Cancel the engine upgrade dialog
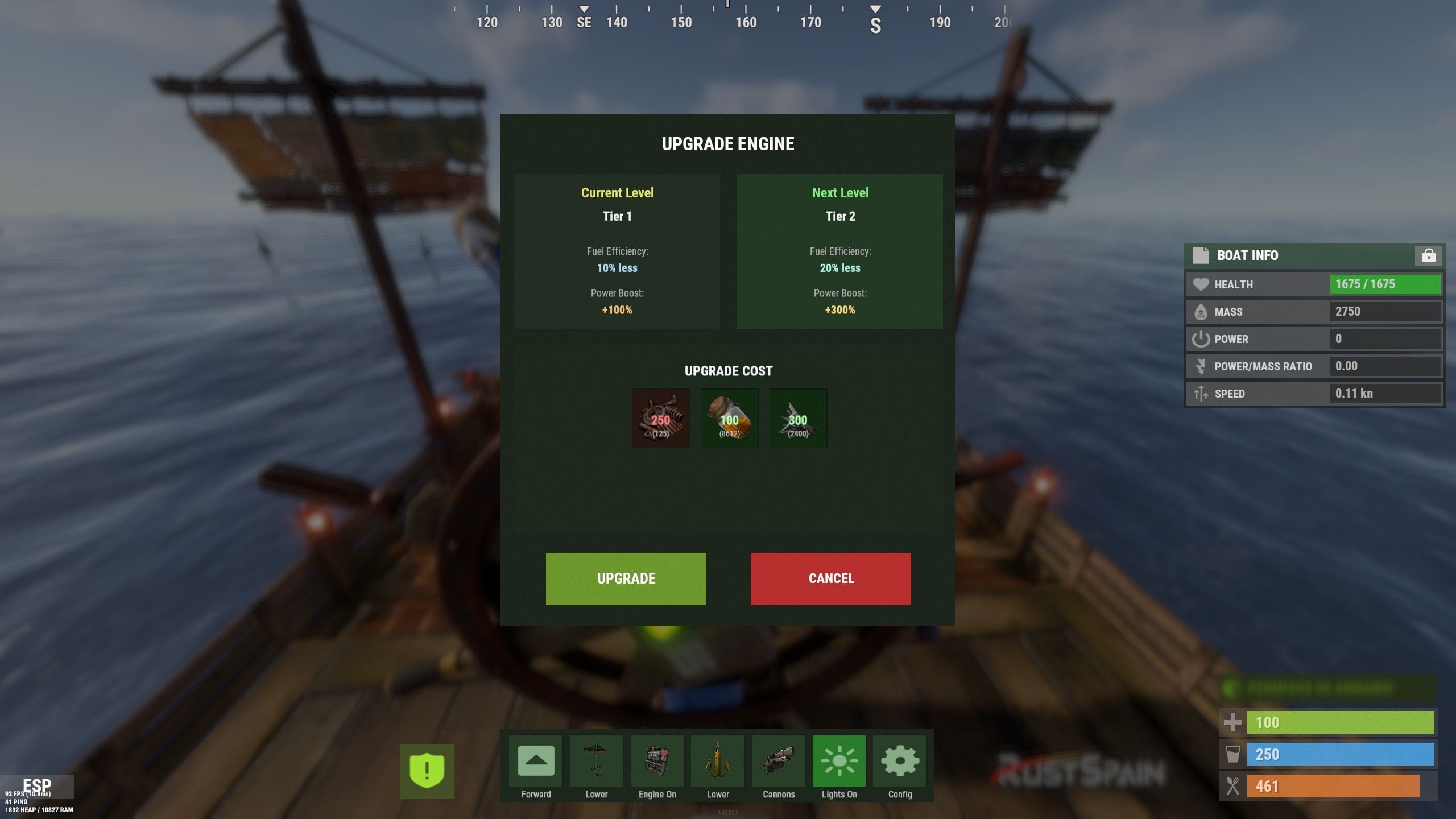1456x819 pixels. point(830,578)
